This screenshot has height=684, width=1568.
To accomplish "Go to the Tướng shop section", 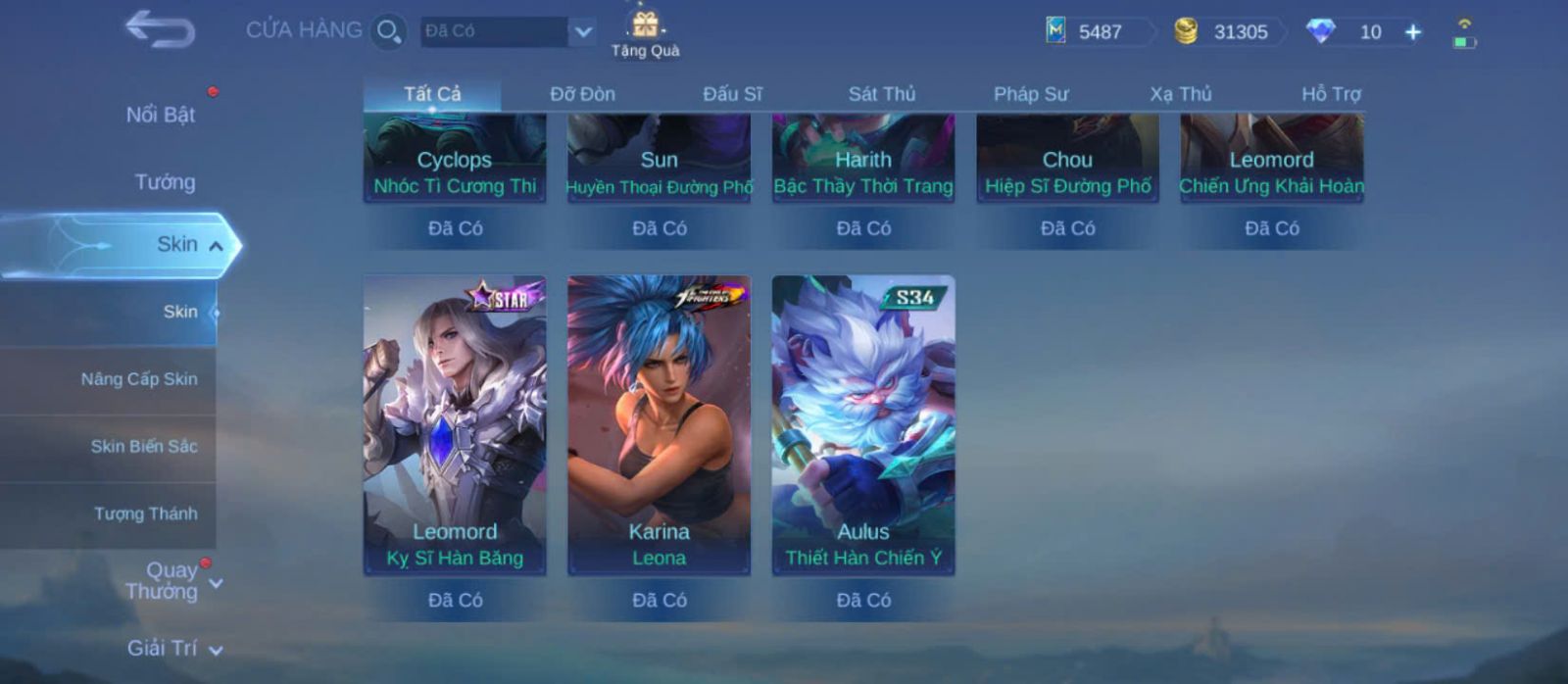I will point(165,182).
